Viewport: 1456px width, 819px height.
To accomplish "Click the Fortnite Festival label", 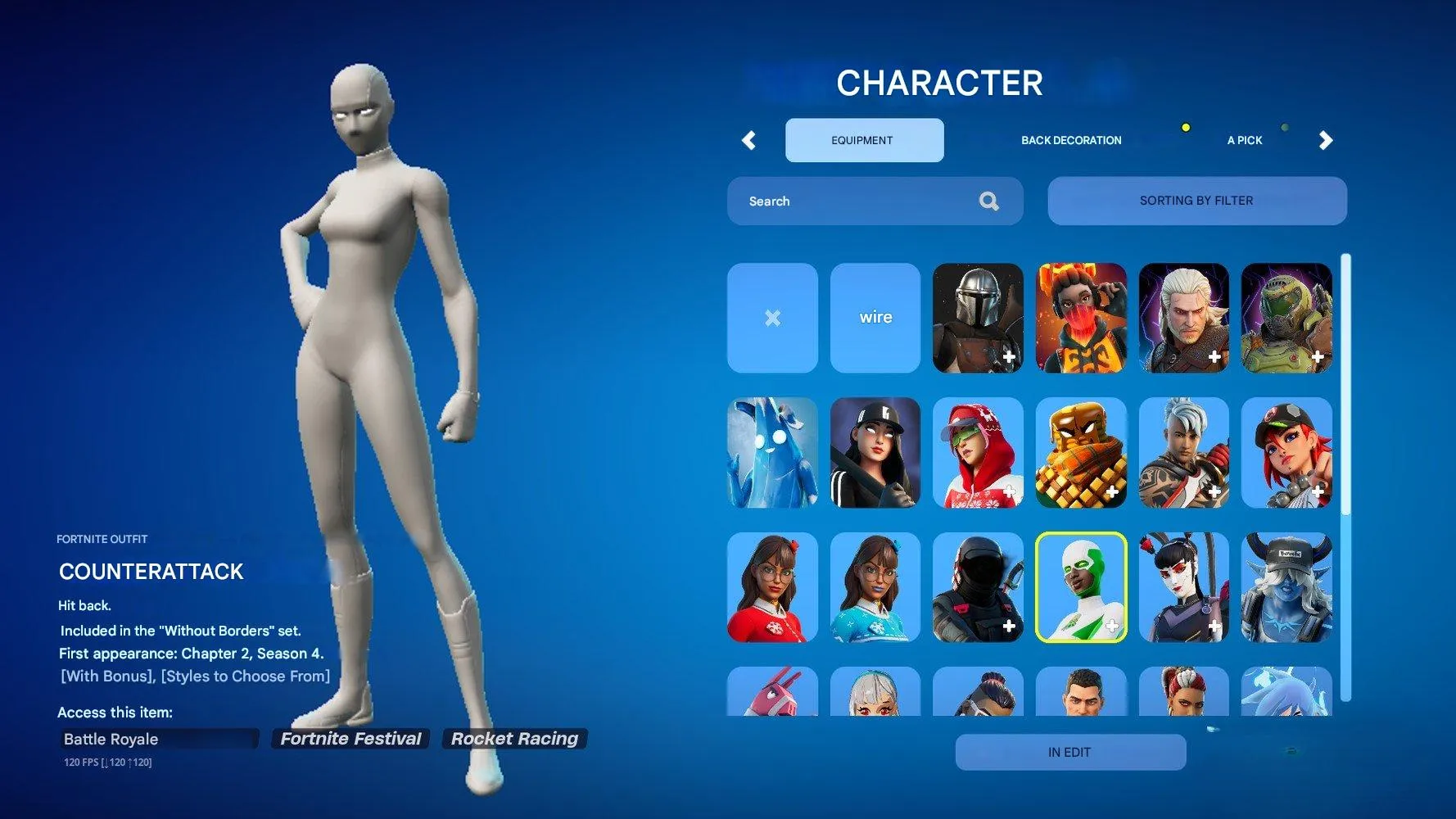I will click(x=350, y=738).
